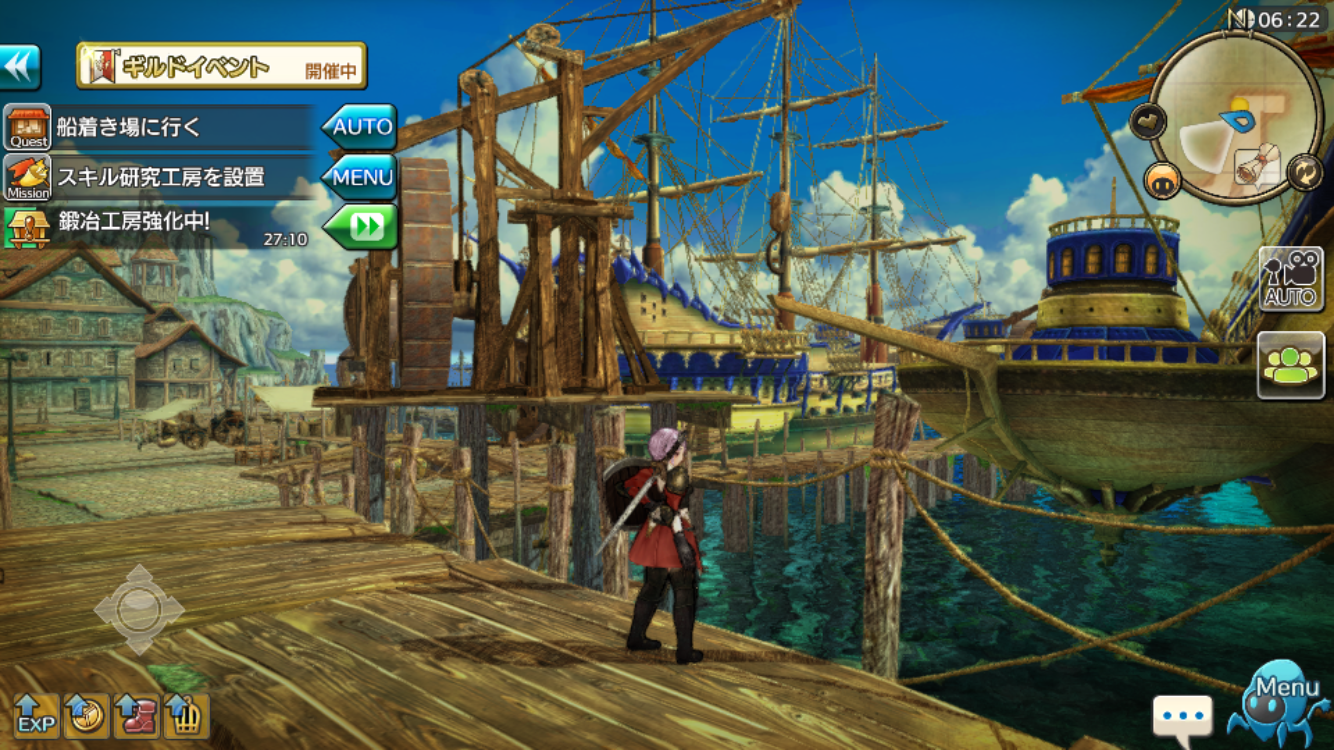
Task: Check the 鍛冶工房強化中 upgrade entry
Action: click(x=160, y=226)
